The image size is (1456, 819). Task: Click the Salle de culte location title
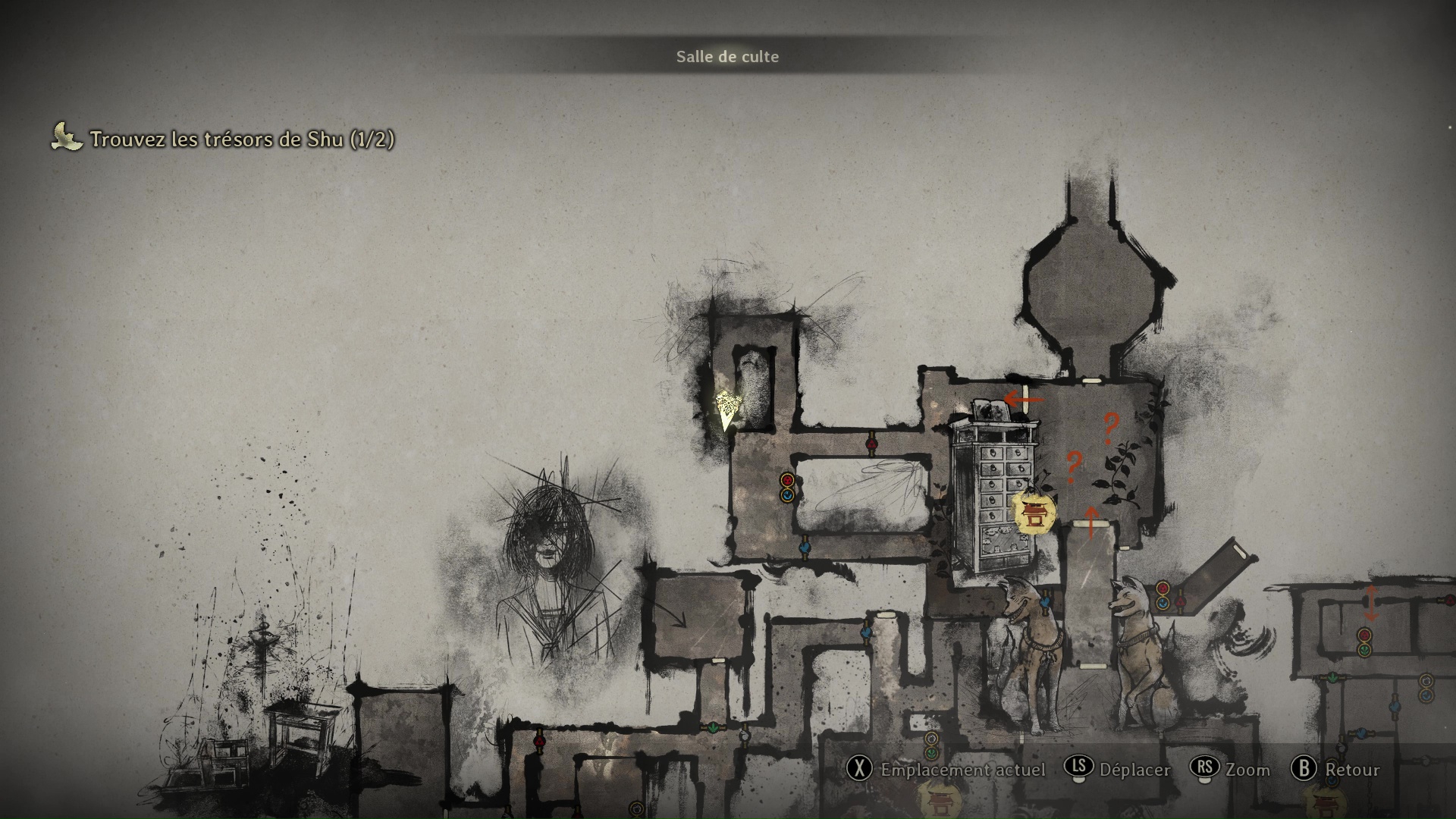pos(727,57)
